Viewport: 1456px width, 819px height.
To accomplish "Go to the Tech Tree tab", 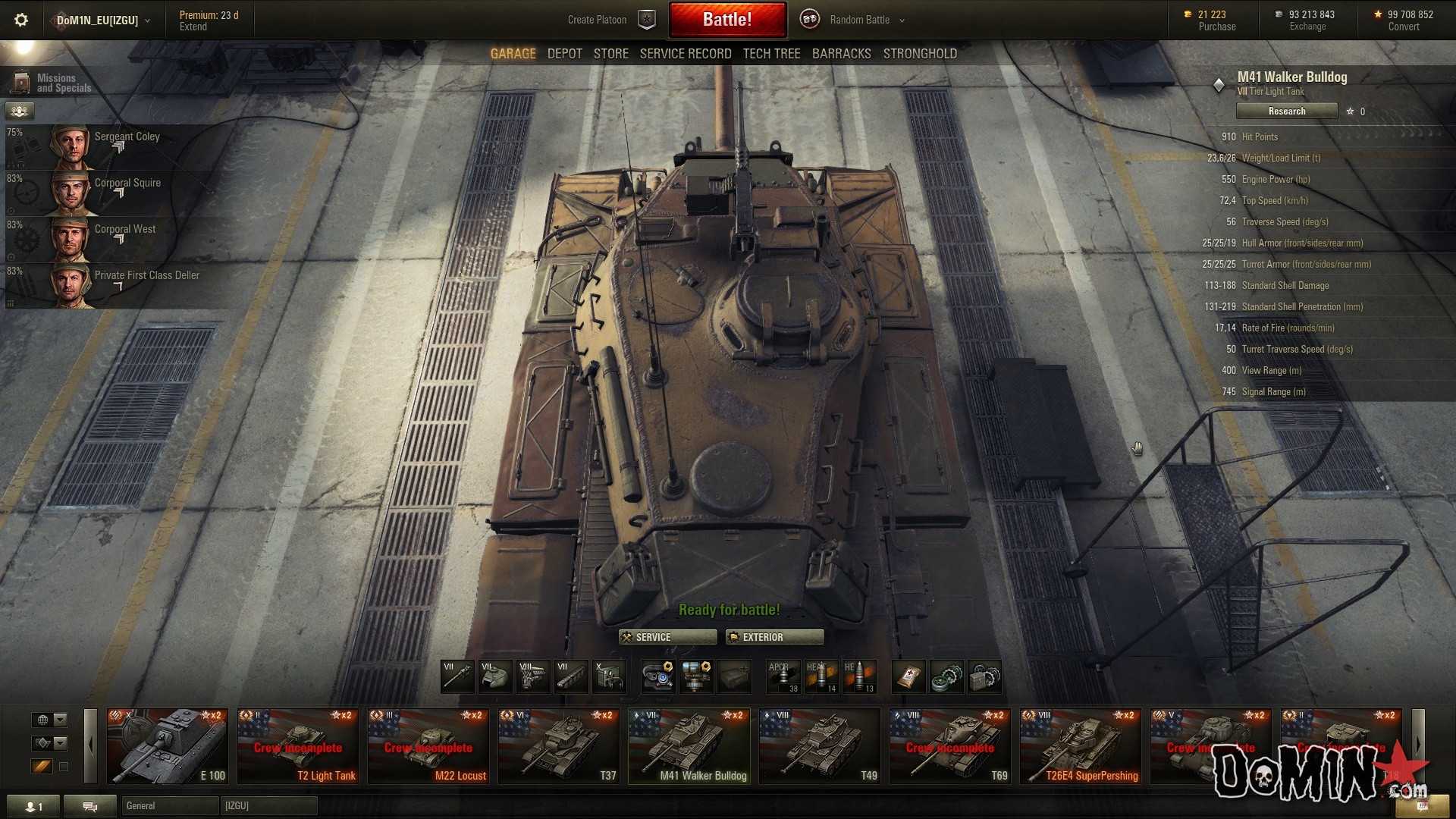I will [771, 54].
